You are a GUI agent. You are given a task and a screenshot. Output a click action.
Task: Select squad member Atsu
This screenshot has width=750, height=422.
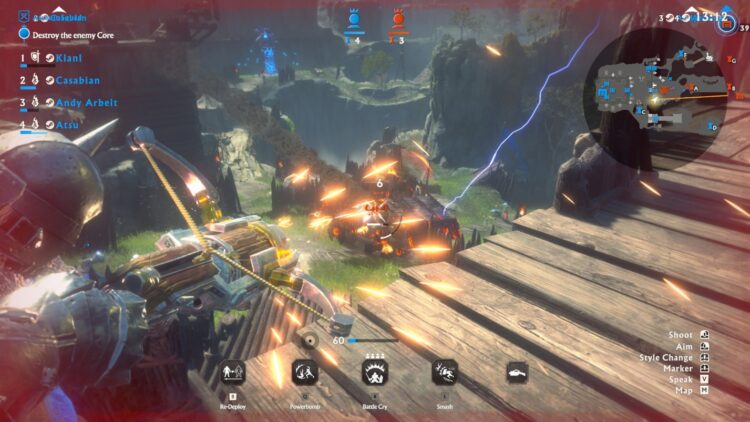tap(66, 125)
